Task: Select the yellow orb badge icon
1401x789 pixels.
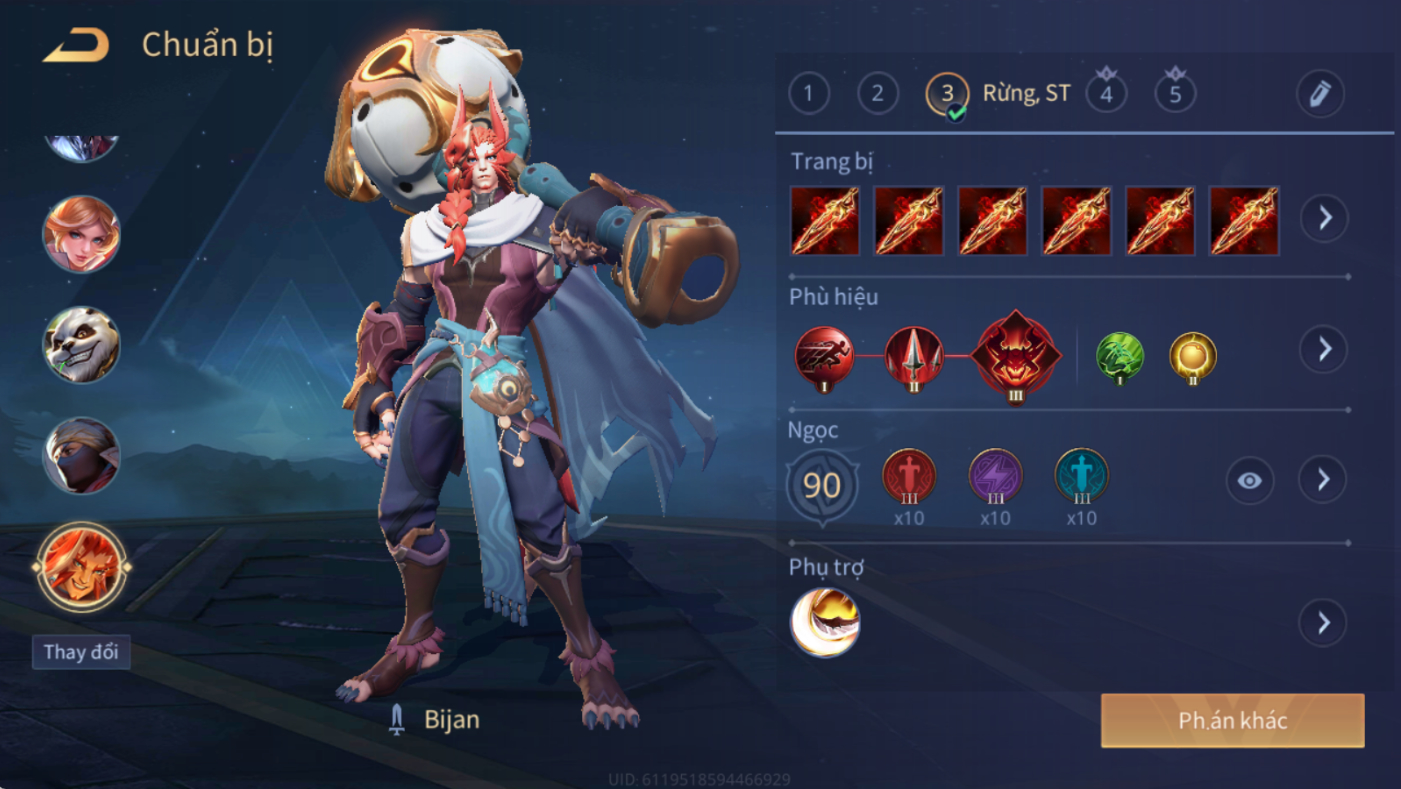Action: [1193, 357]
